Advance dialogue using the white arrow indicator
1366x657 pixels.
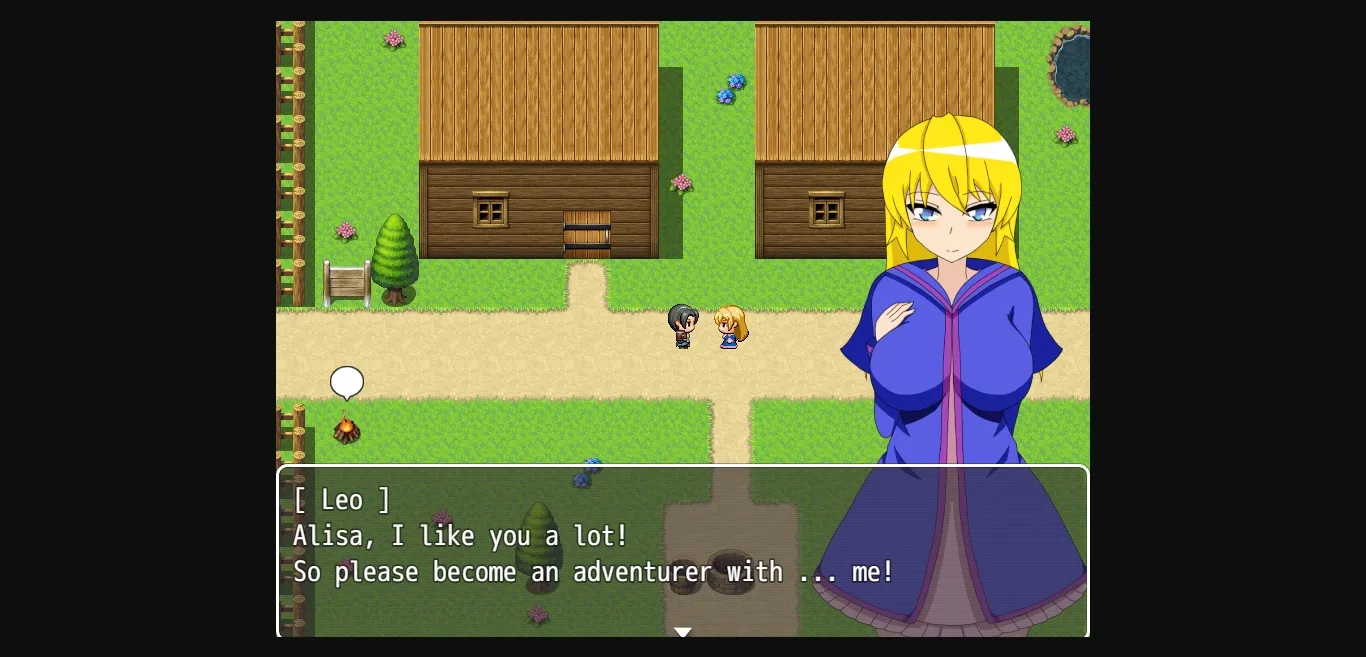click(x=683, y=632)
